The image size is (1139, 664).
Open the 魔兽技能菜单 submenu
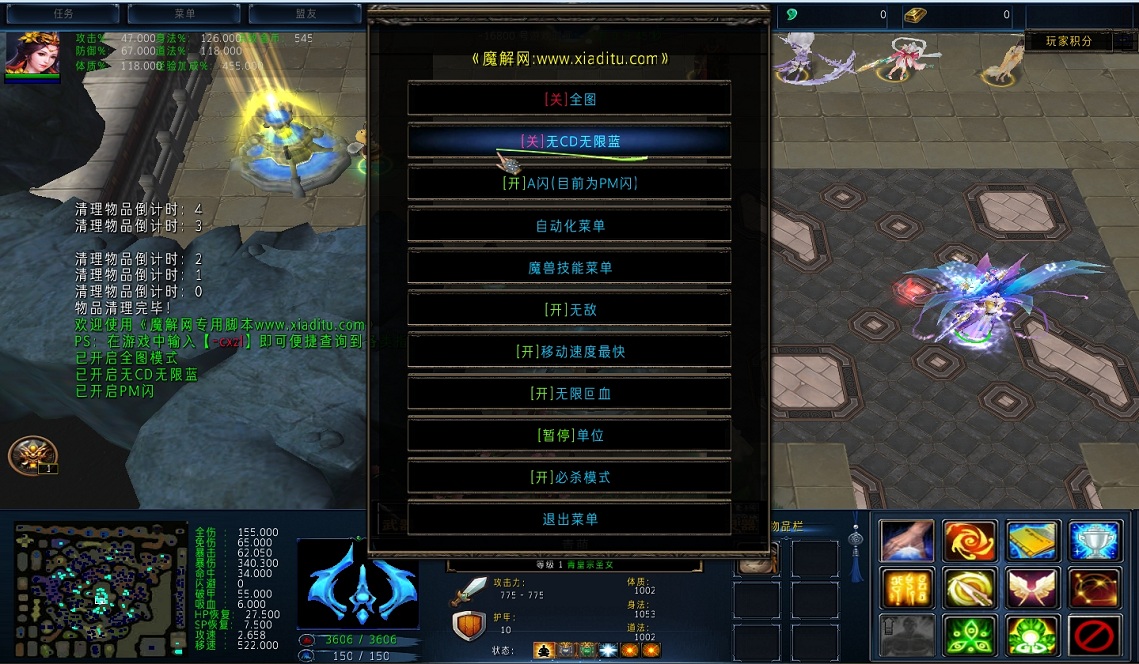pyautogui.click(x=569, y=267)
